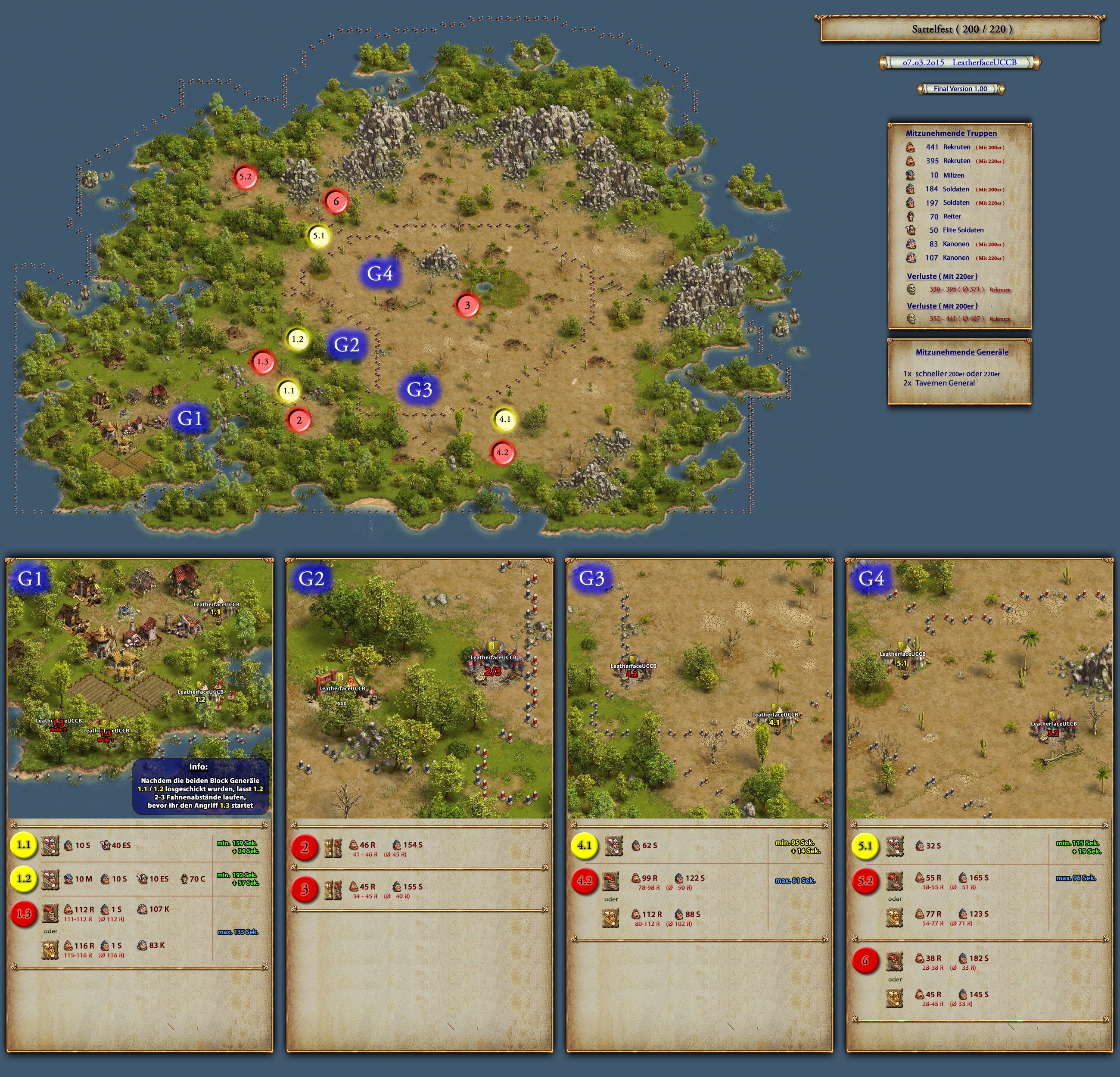Select blue G1 label on the island overview map
This screenshot has width=1120, height=1077.
(190, 418)
